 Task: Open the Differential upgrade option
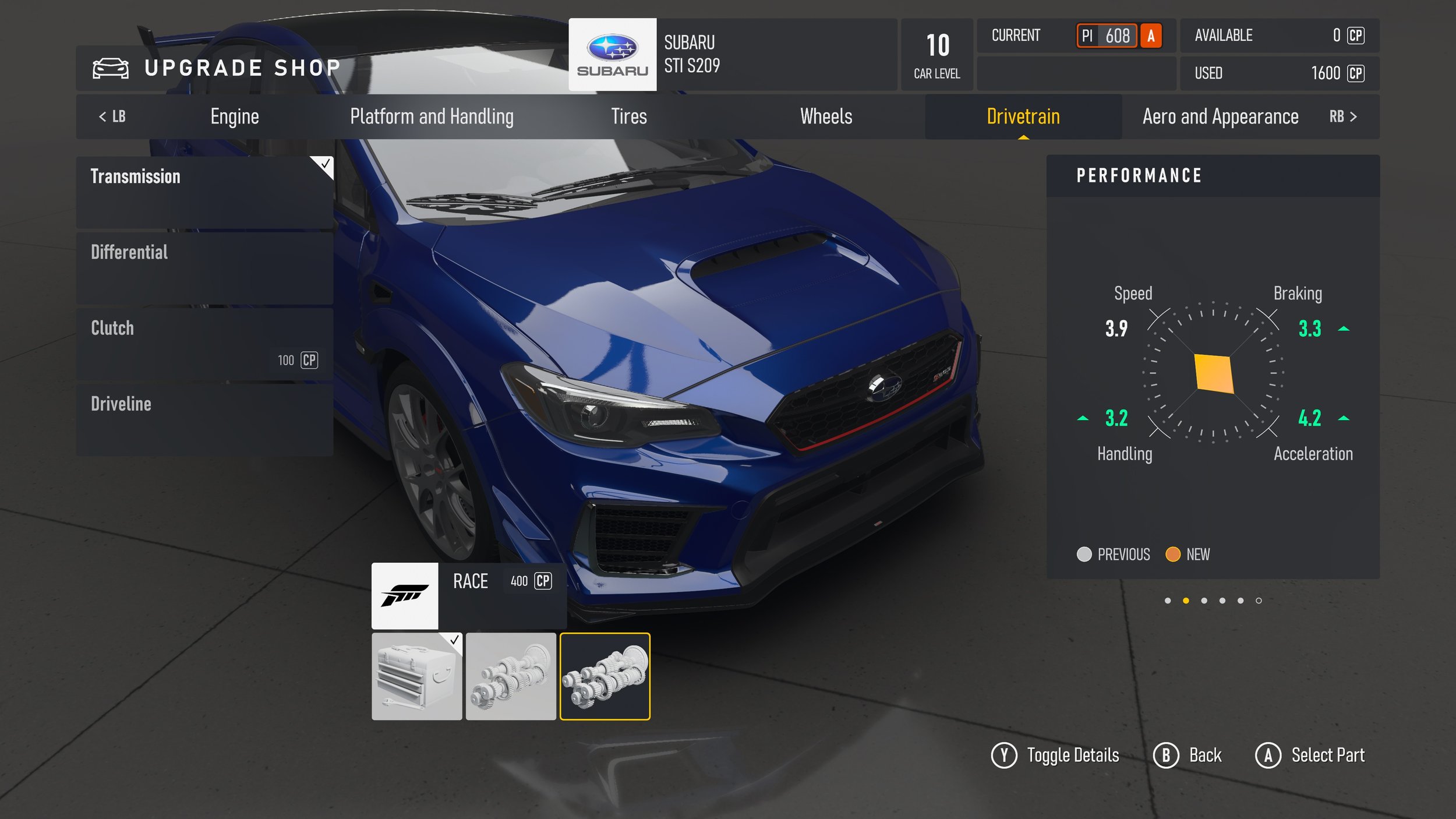pyautogui.click(x=204, y=267)
